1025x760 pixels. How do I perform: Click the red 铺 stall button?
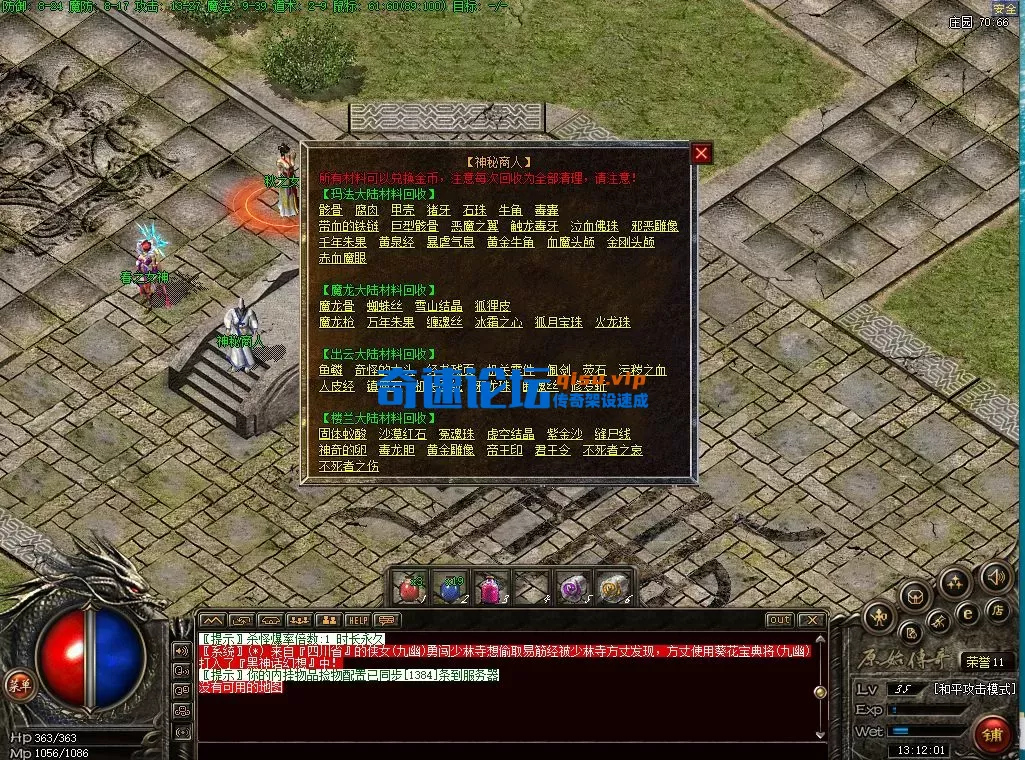point(993,734)
